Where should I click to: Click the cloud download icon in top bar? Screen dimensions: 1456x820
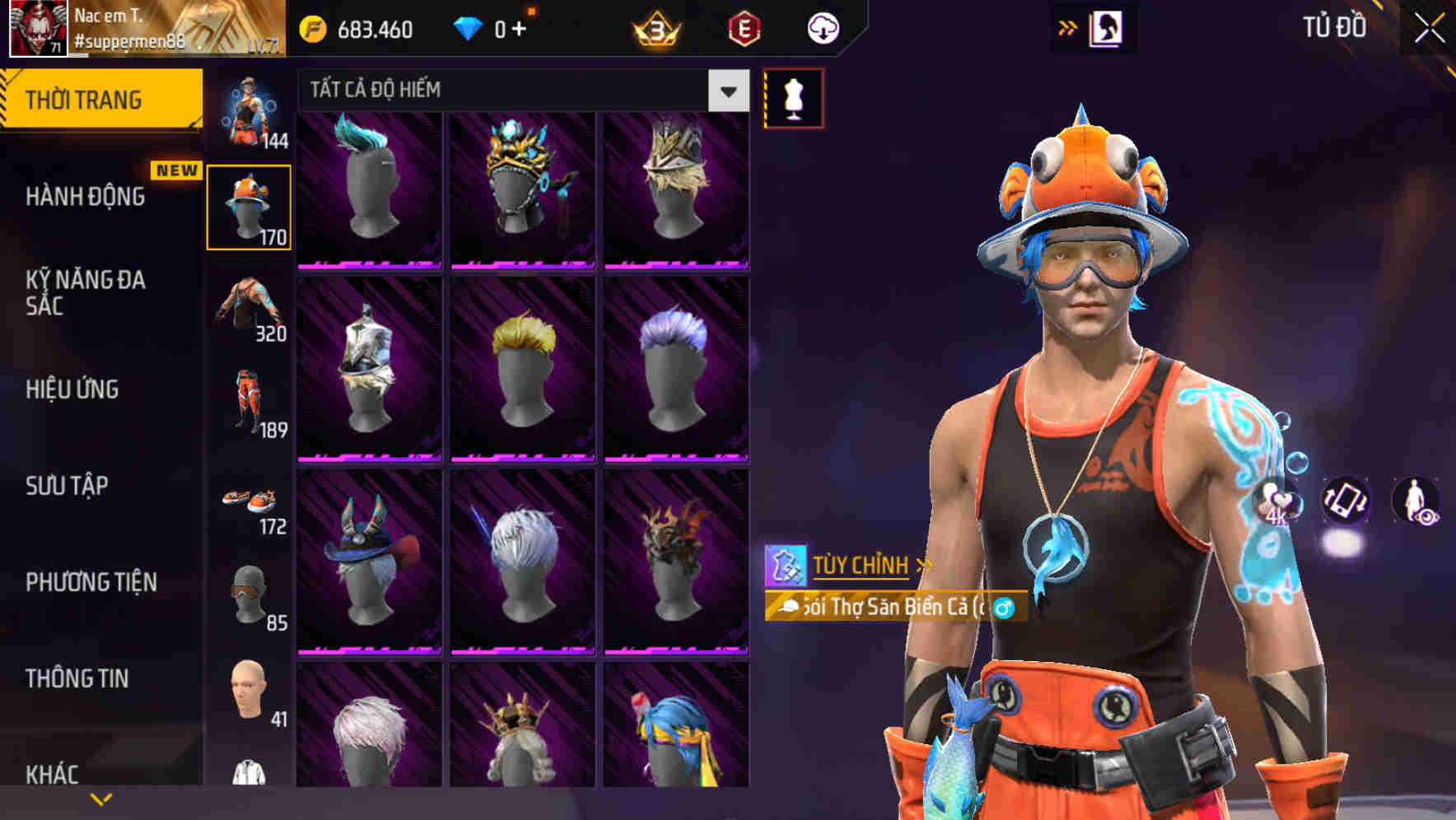pos(824,27)
